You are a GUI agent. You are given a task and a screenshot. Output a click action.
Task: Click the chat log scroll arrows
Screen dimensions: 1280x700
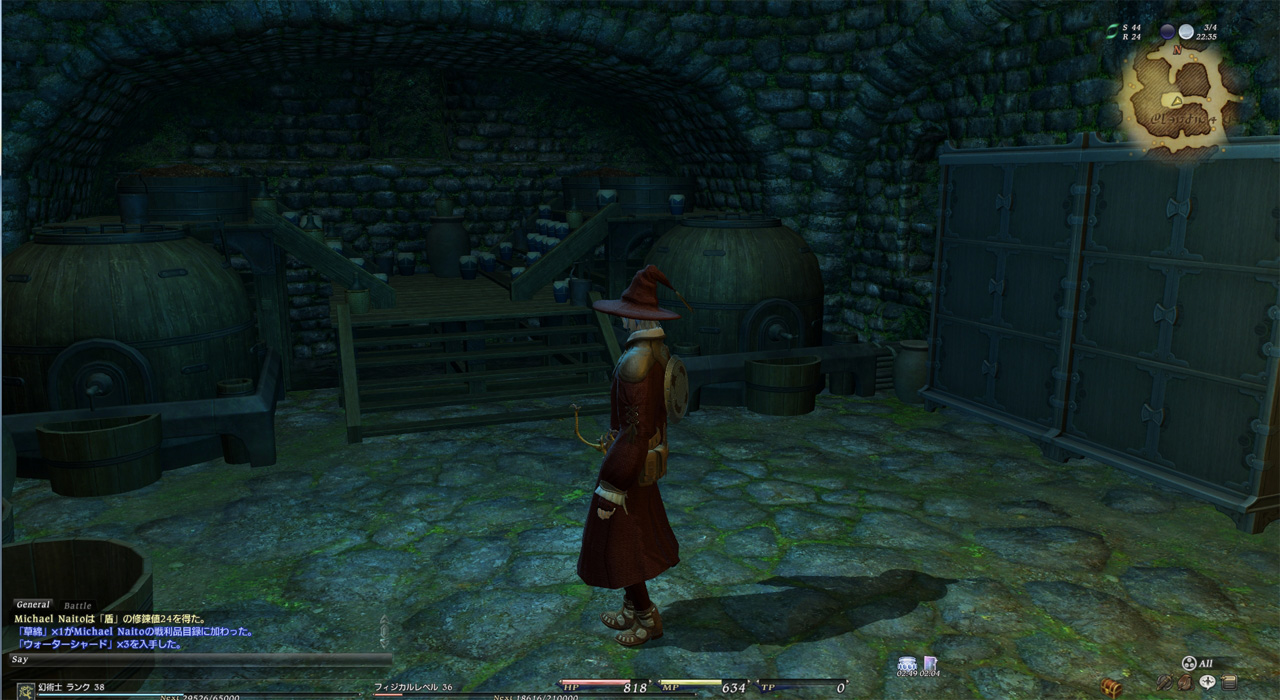(384, 629)
